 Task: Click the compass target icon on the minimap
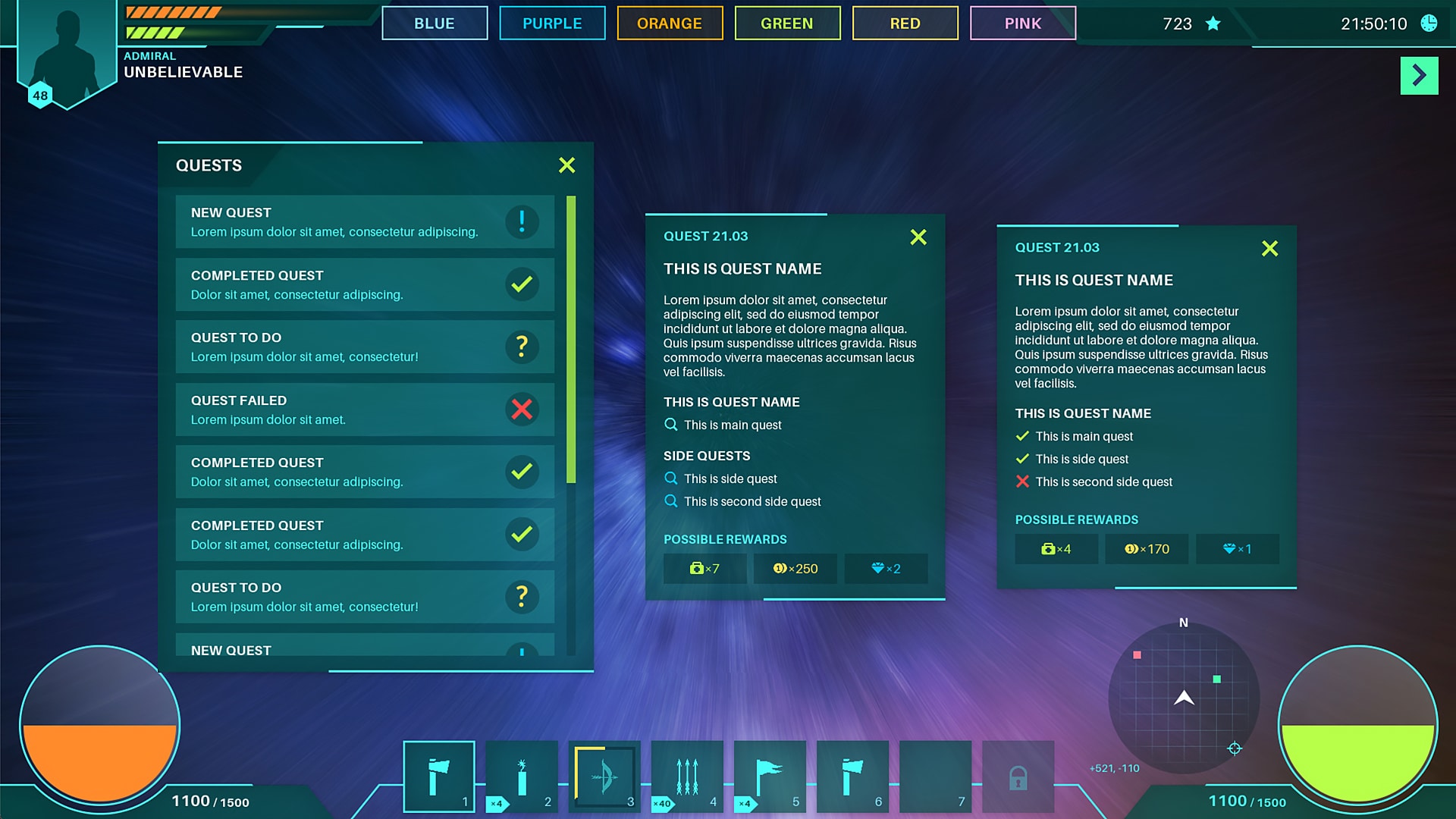[x=1233, y=747]
